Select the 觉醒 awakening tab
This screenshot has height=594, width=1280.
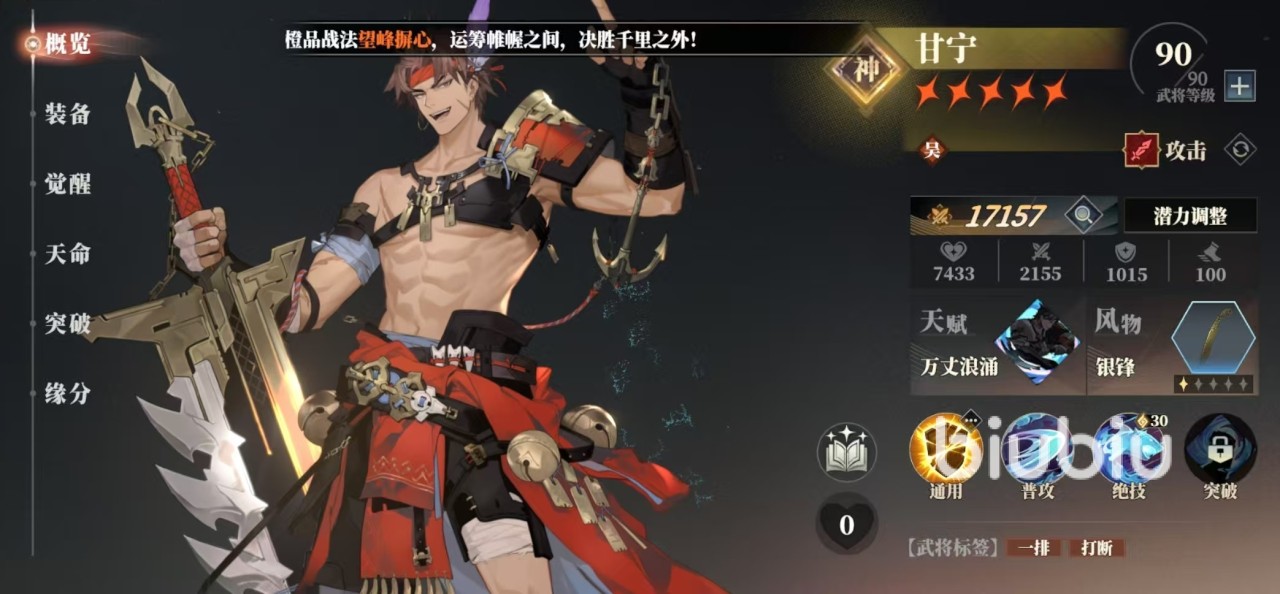[67, 184]
